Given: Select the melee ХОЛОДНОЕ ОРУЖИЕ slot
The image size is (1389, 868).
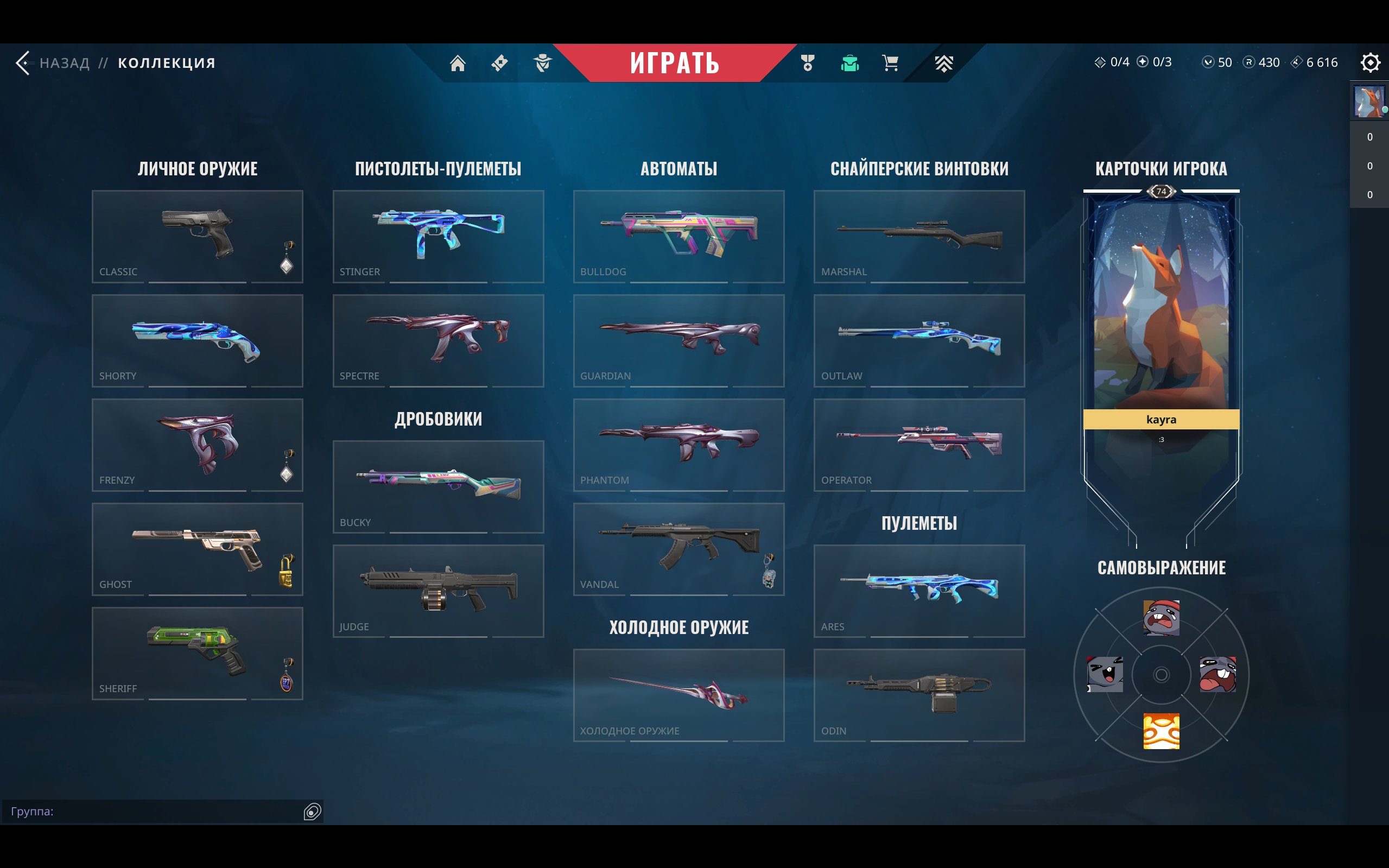Looking at the screenshot, I should coord(678,695).
